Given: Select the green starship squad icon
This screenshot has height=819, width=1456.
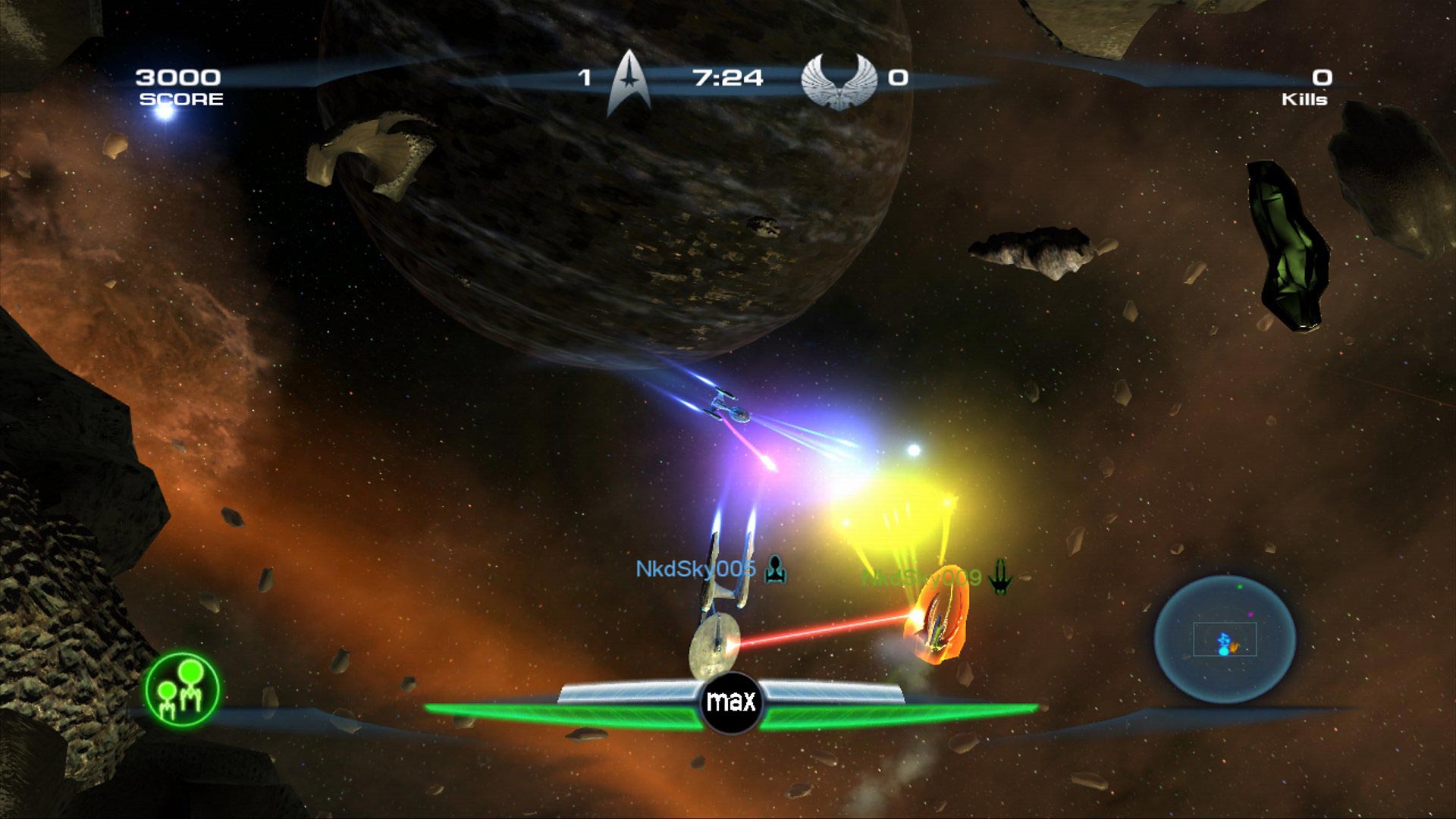Looking at the screenshot, I should 182,690.
